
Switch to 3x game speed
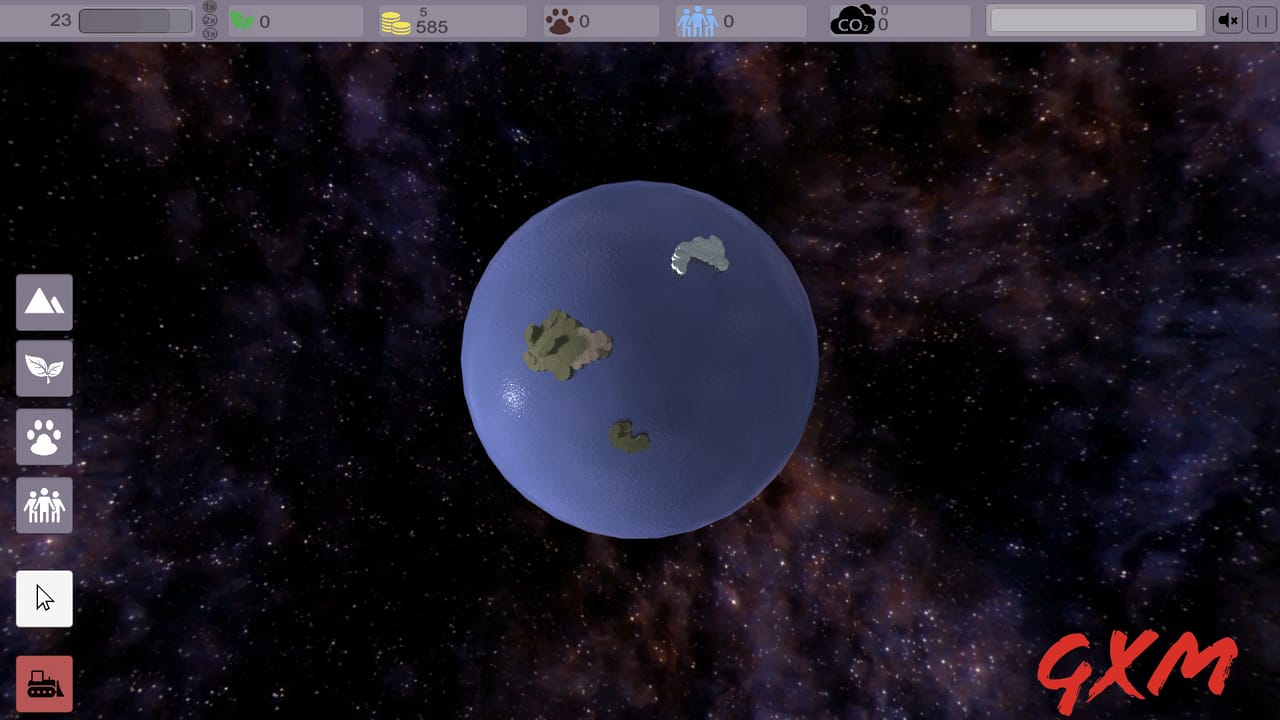click(x=210, y=33)
